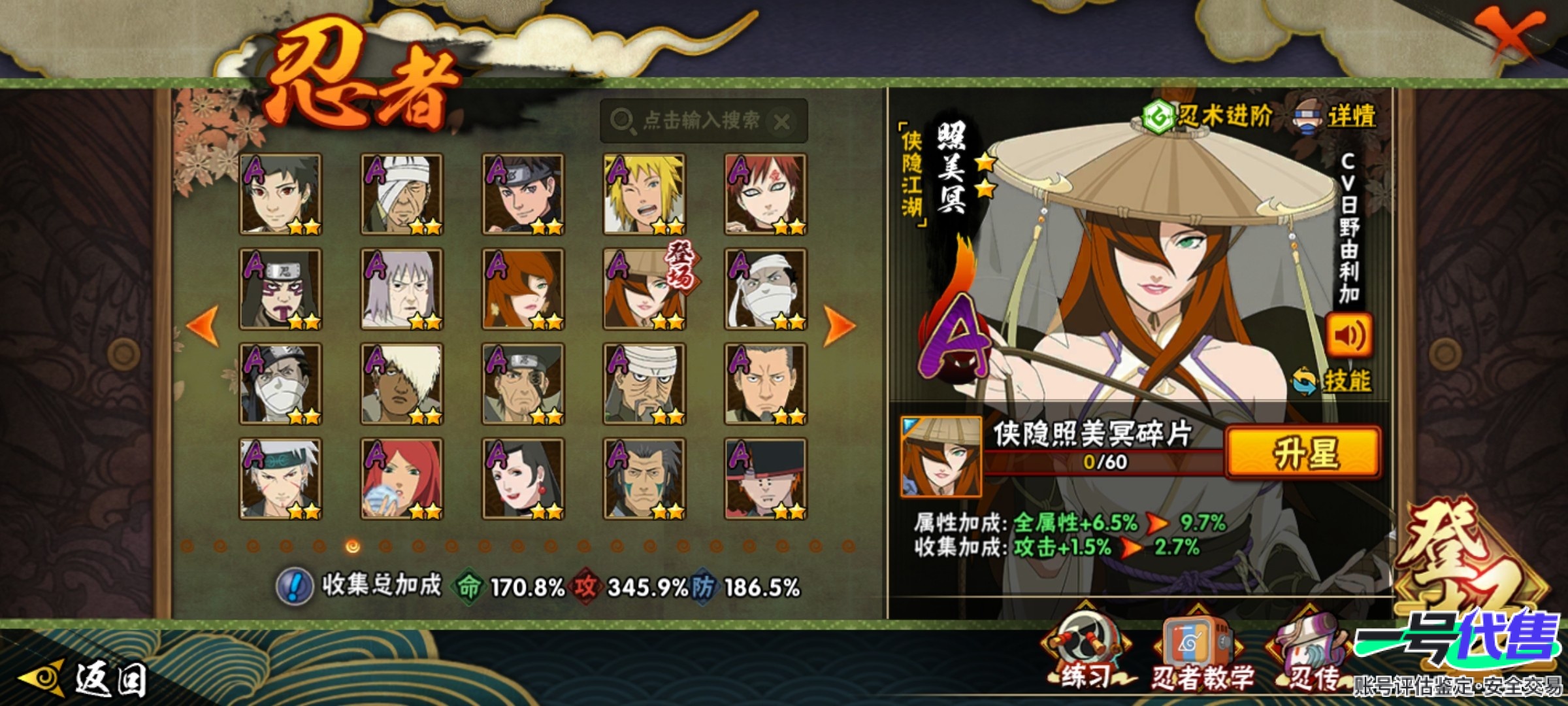Clear the search box with its X
This screenshot has height=706, width=1568.
coord(781,122)
